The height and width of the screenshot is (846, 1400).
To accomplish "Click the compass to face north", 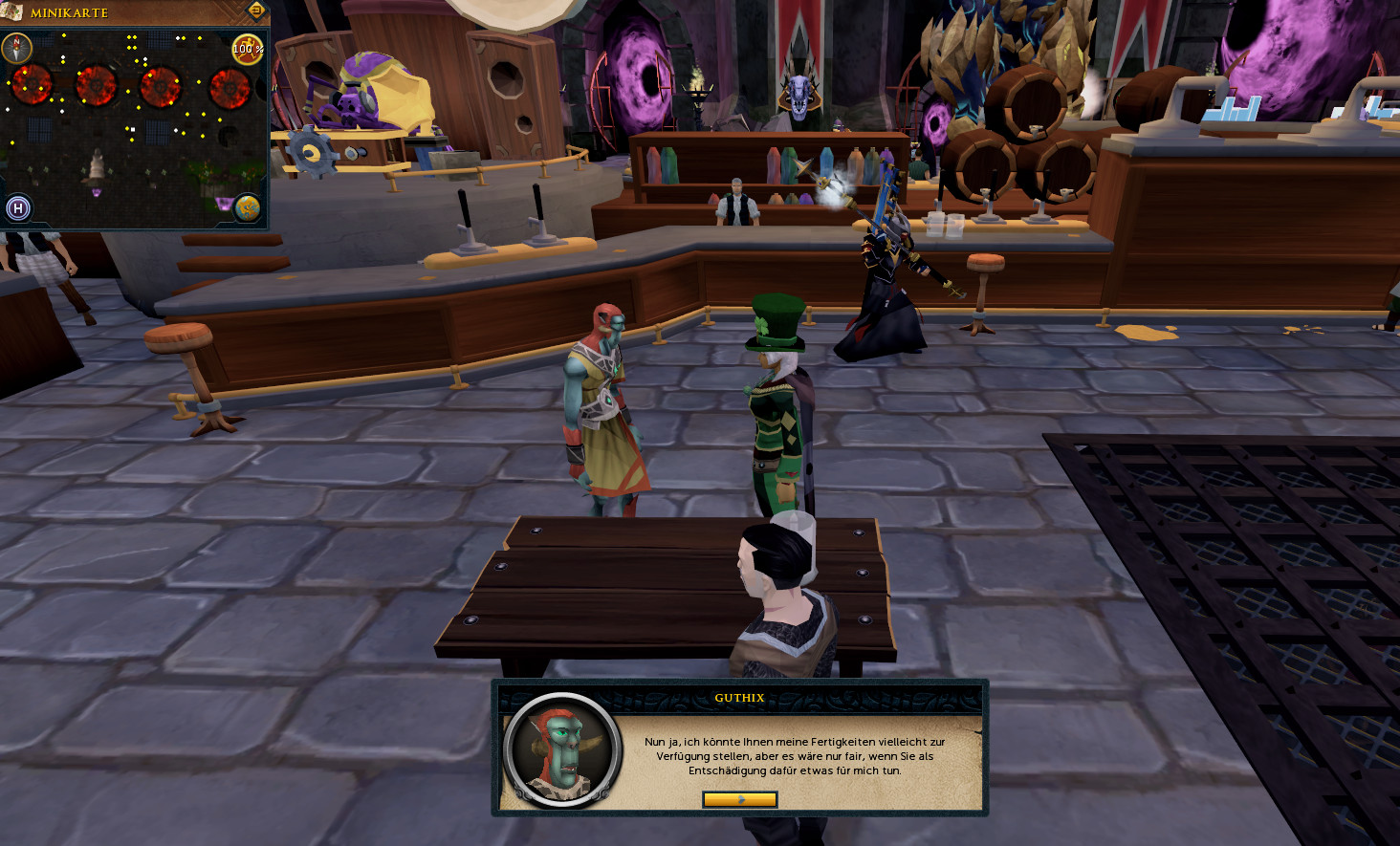I will 17,47.
